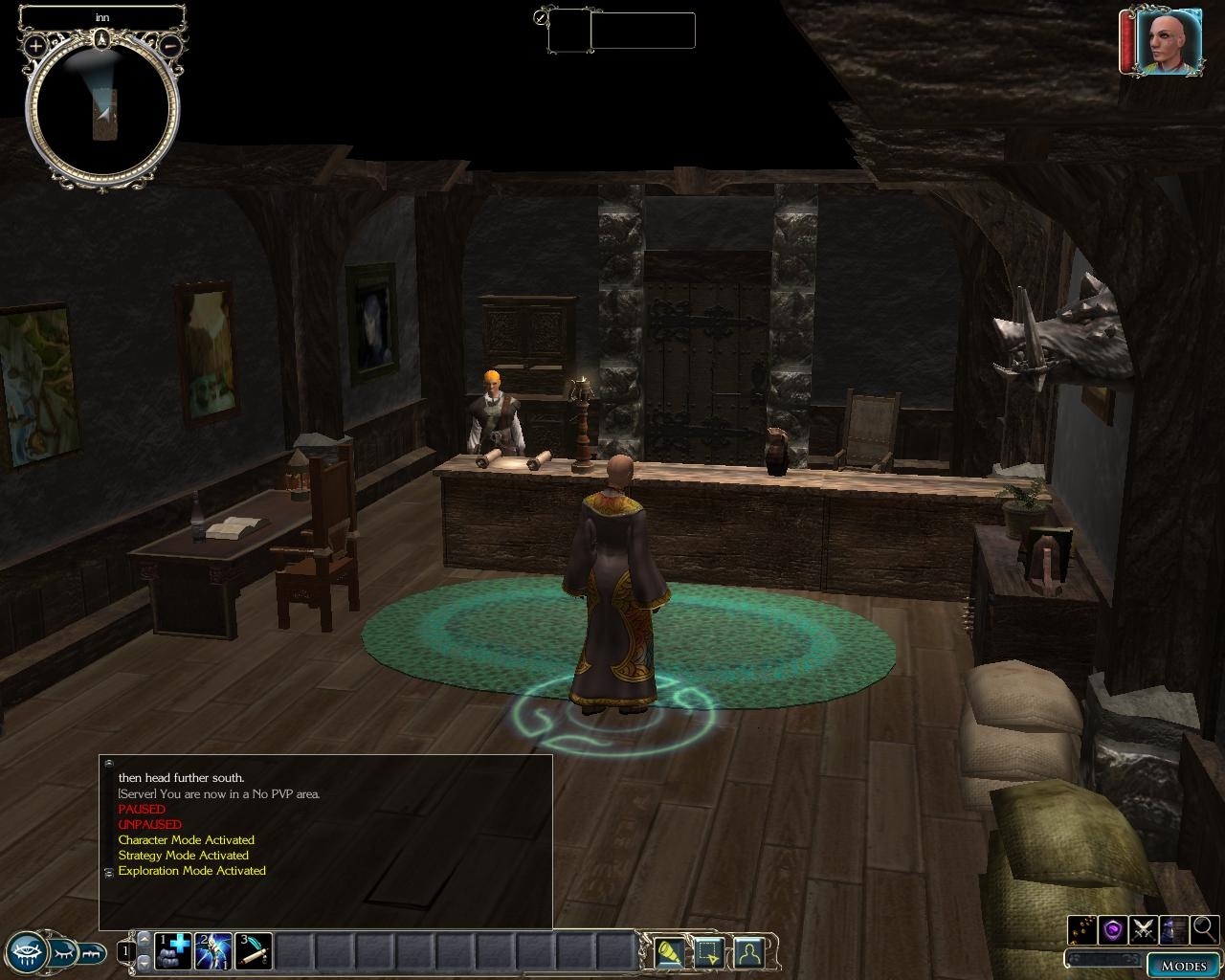
Task: Zoom in the minimap with plus button
Action: [x=35, y=45]
